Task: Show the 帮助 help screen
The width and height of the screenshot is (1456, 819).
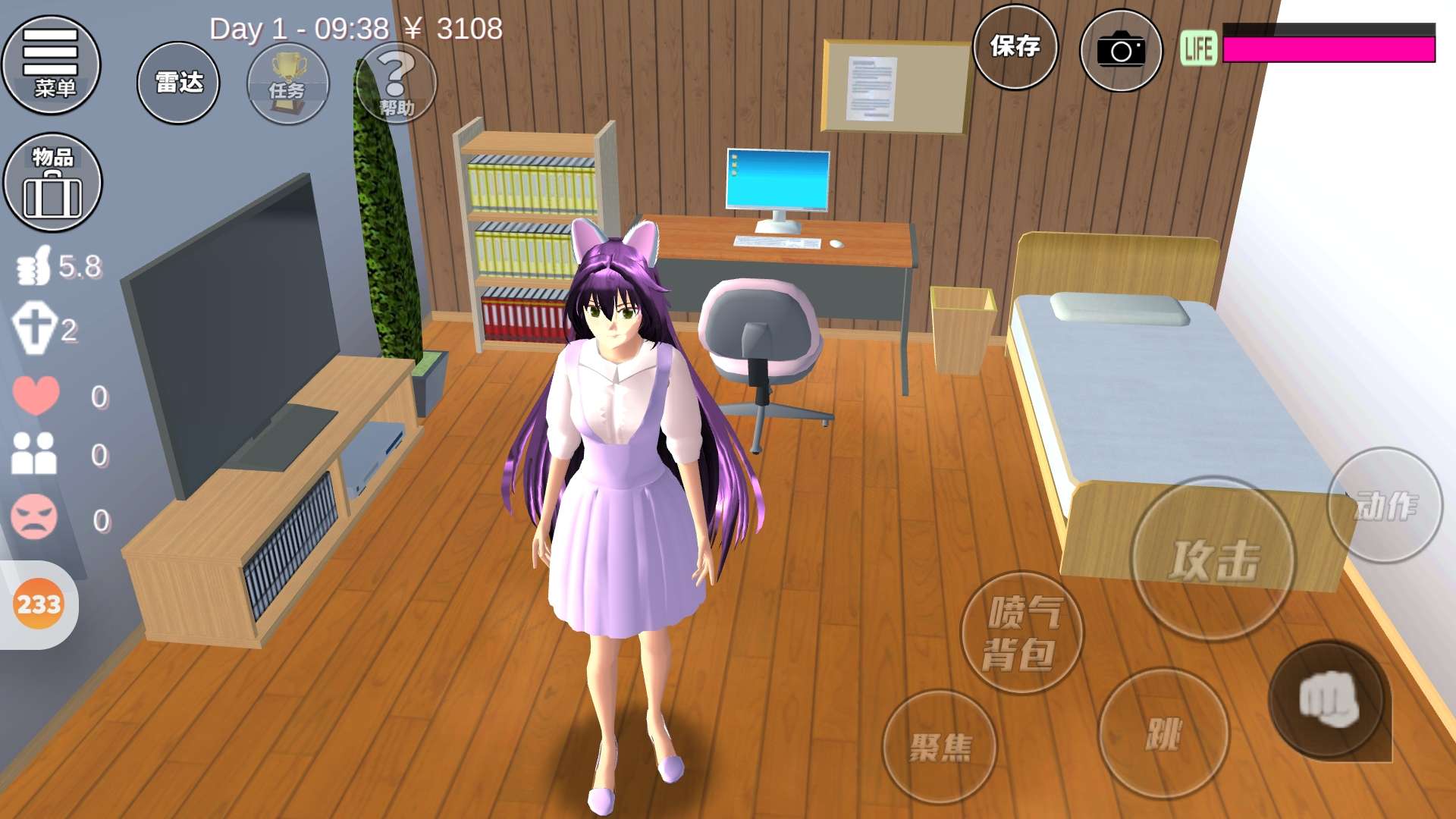Action: tap(397, 83)
